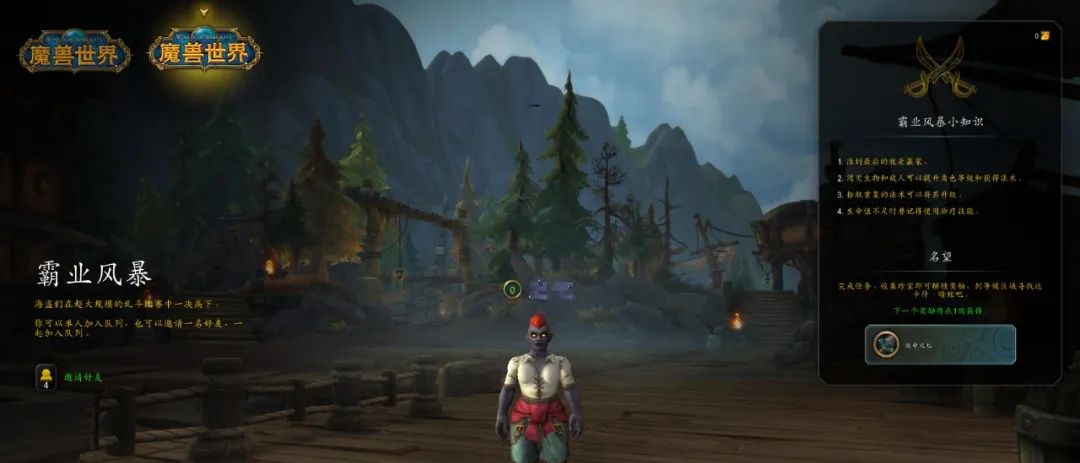Click the invite friend bell icon

pos(46,377)
